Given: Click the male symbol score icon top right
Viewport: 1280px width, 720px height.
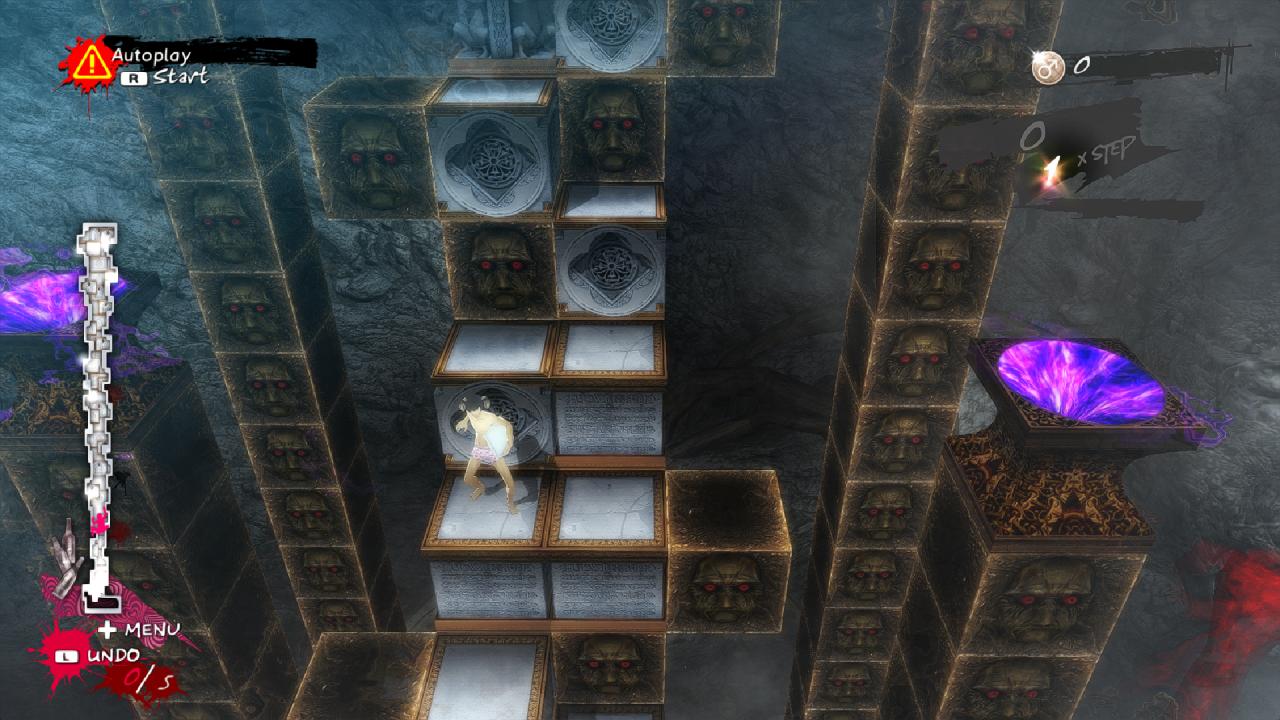Looking at the screenshot, I should click(x=1047, y=67).
